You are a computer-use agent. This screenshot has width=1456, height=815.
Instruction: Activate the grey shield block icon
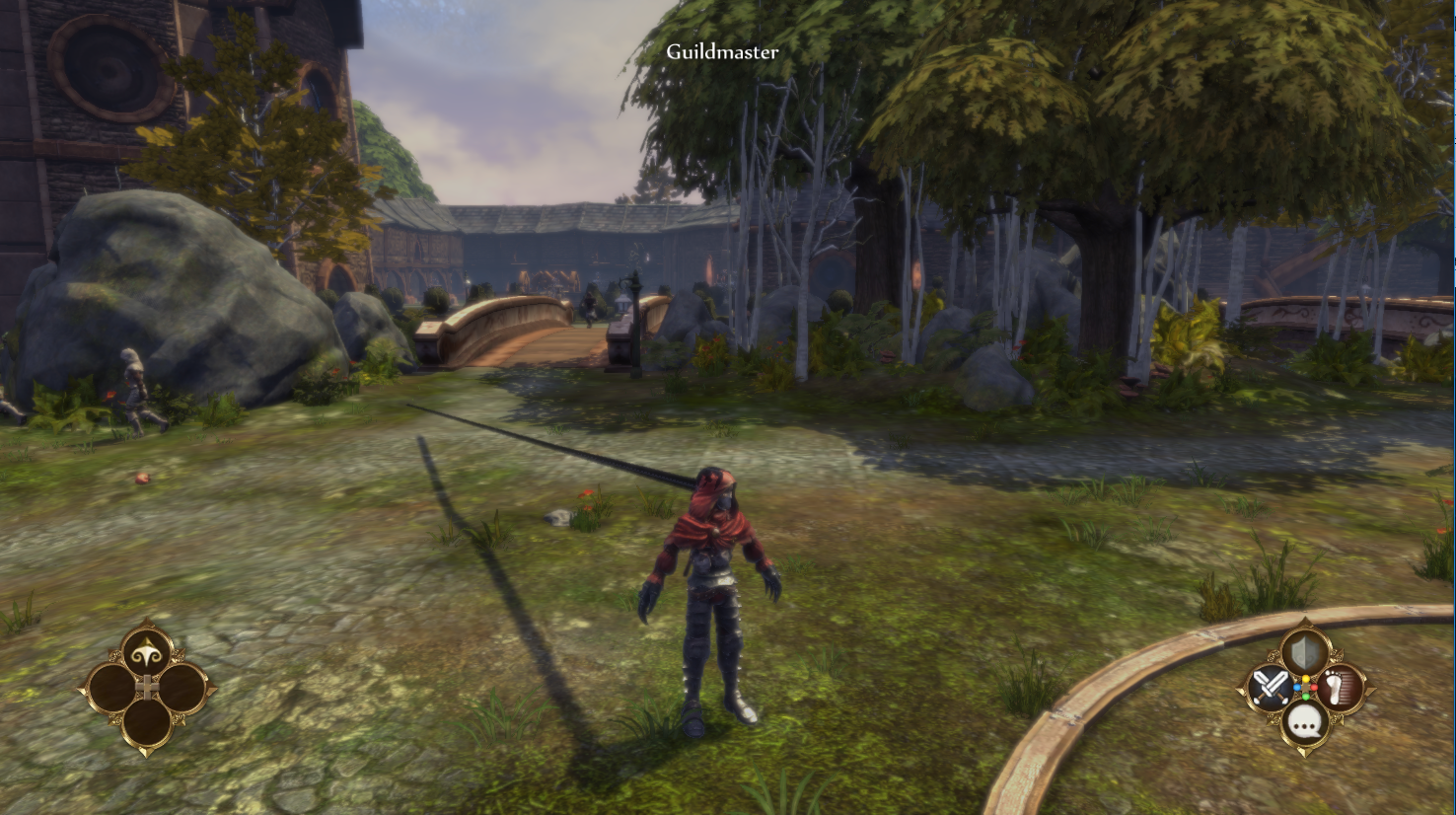point(1305,652)
